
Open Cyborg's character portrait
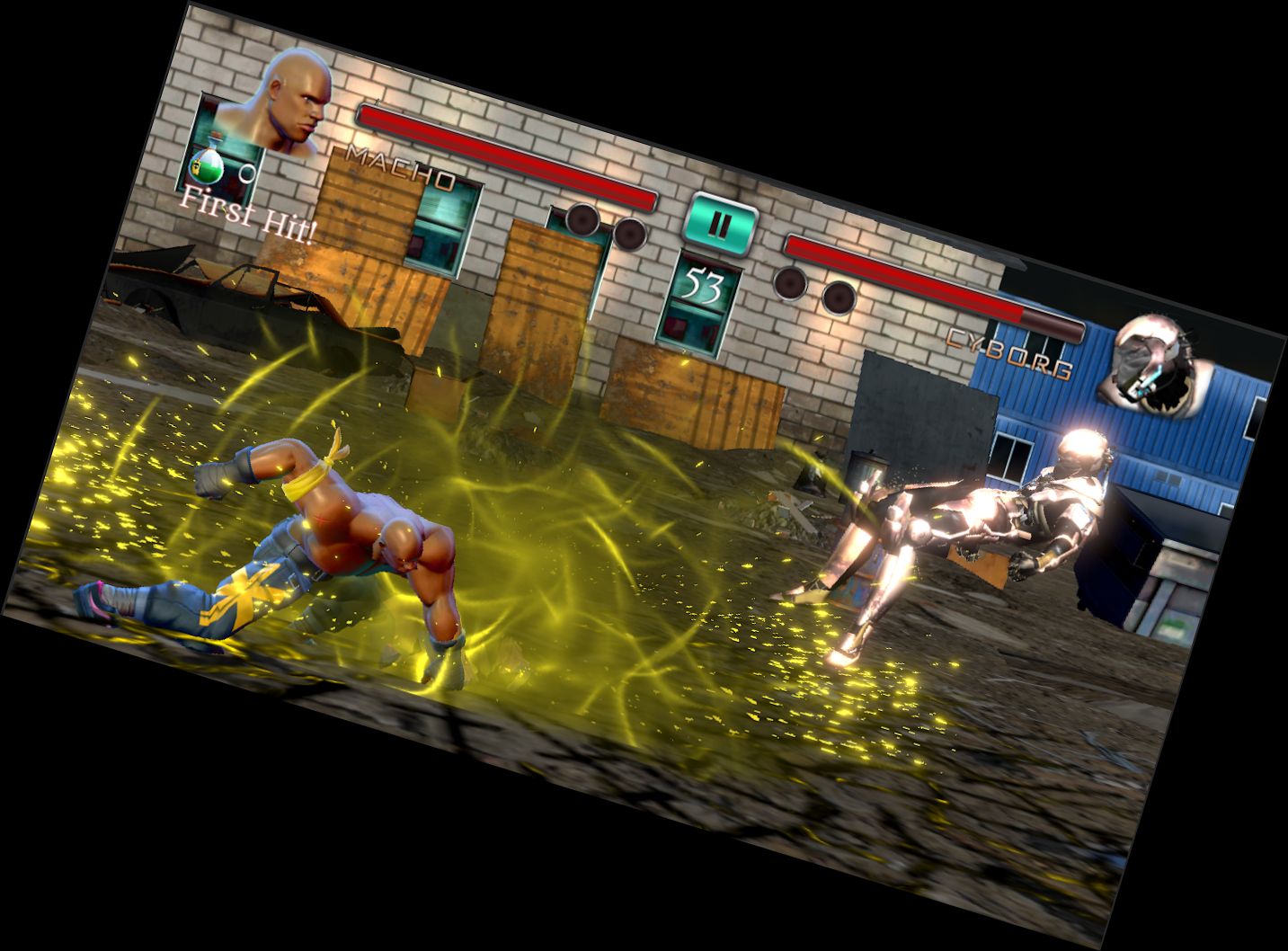tap(1154, 364)
